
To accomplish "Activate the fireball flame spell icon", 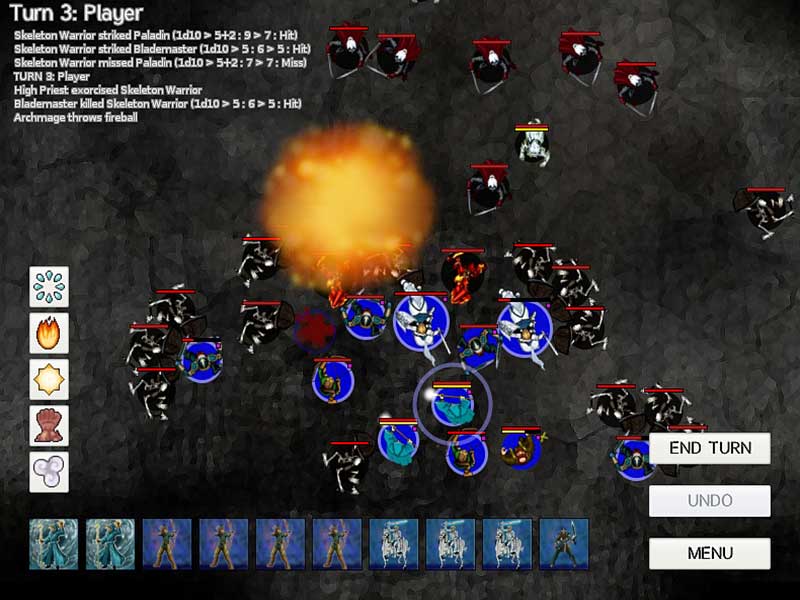I will click(x=49, y=332).
